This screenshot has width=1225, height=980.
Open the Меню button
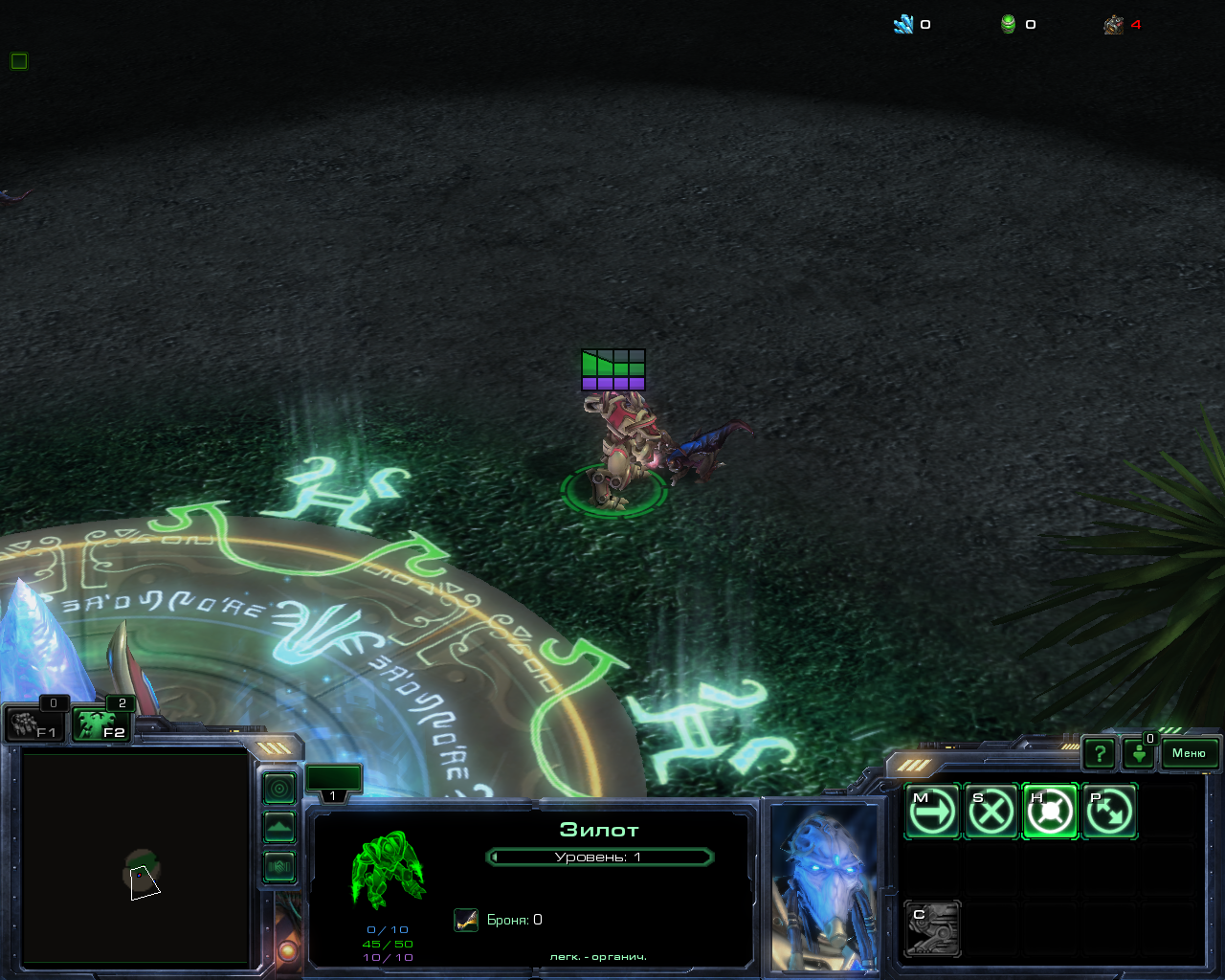coord(1189,753)
